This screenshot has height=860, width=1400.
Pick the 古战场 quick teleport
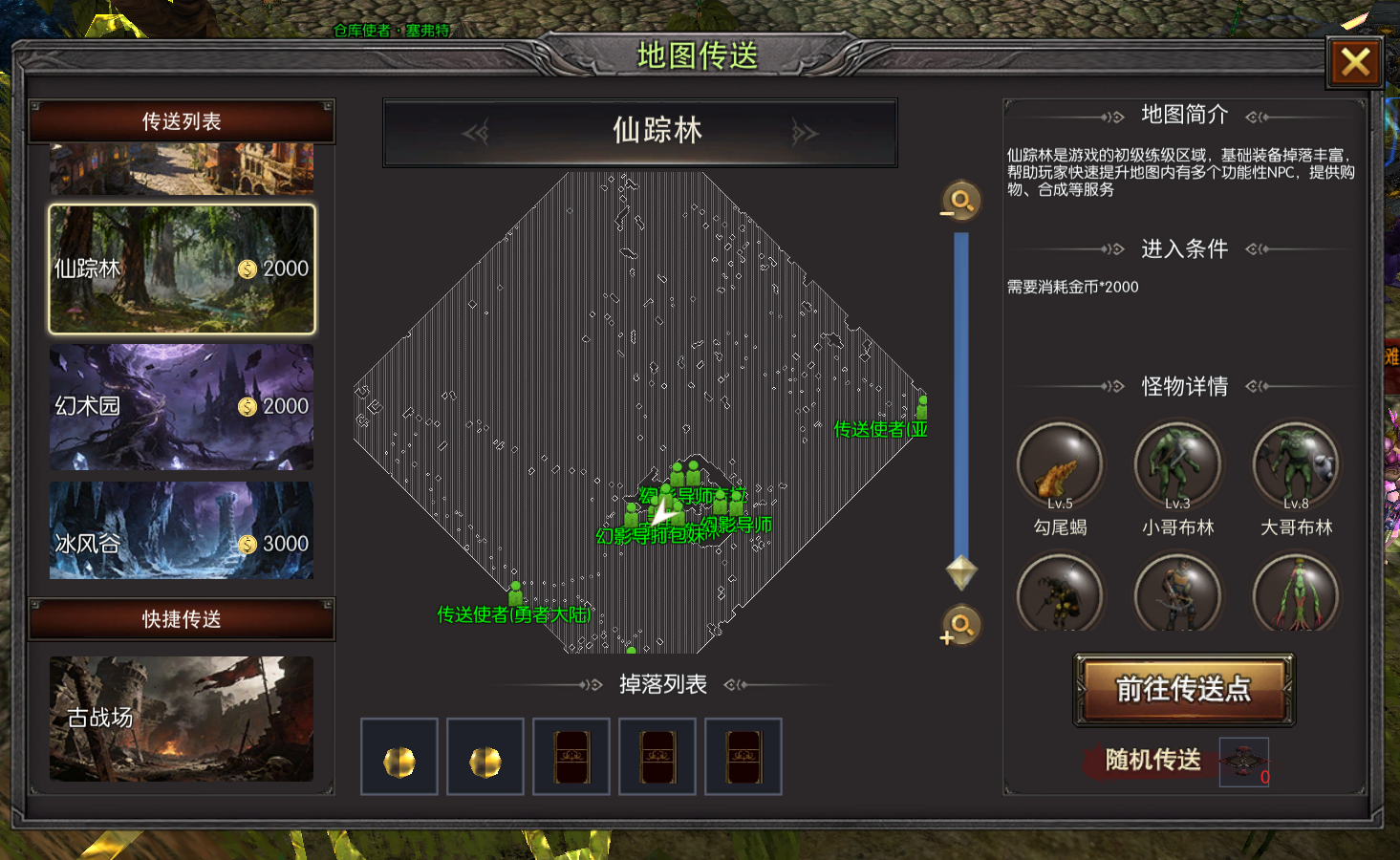pyautogui.click(x=182, y=719)
